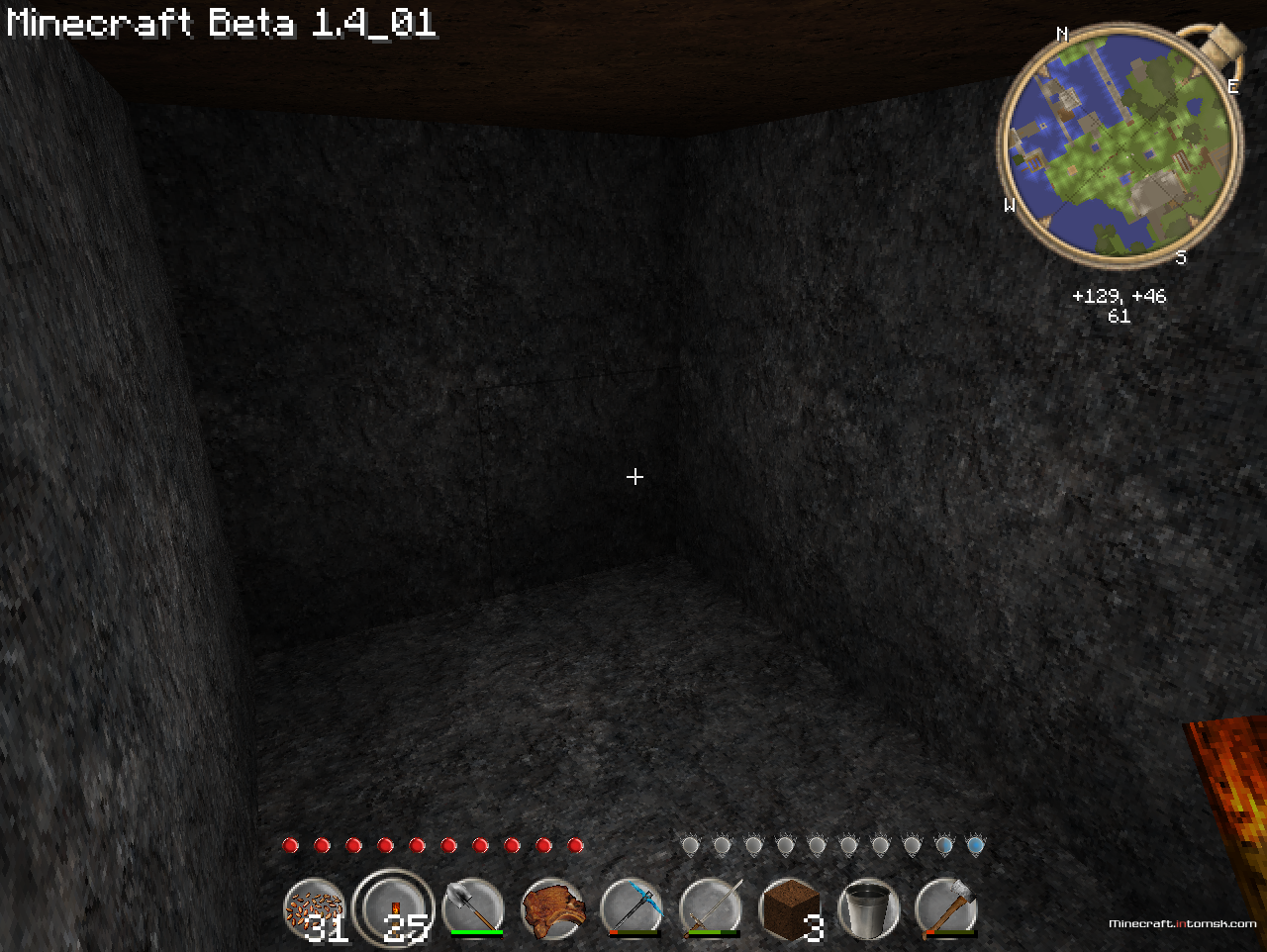Select the torch slot with 25 torches
The height and width of the screenshot is (952, 1267).
pos(394,908)
